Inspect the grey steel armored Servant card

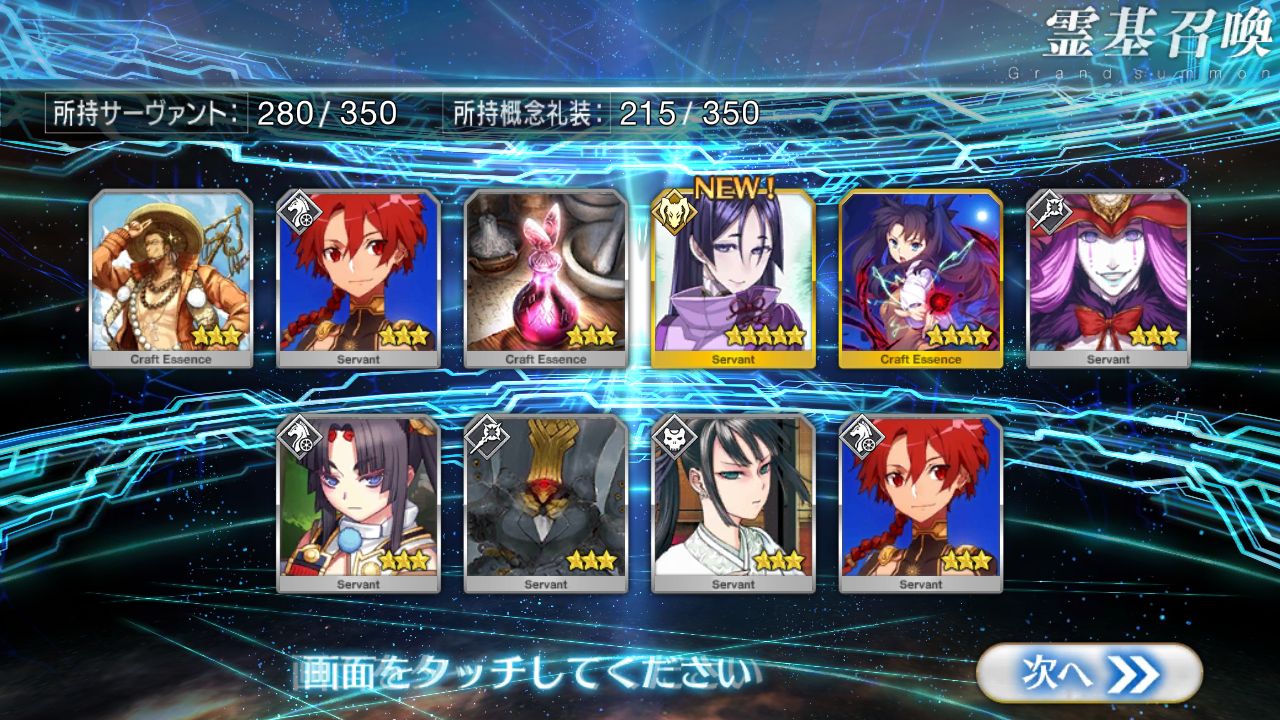pyautogui.click(x=546, y=502)
